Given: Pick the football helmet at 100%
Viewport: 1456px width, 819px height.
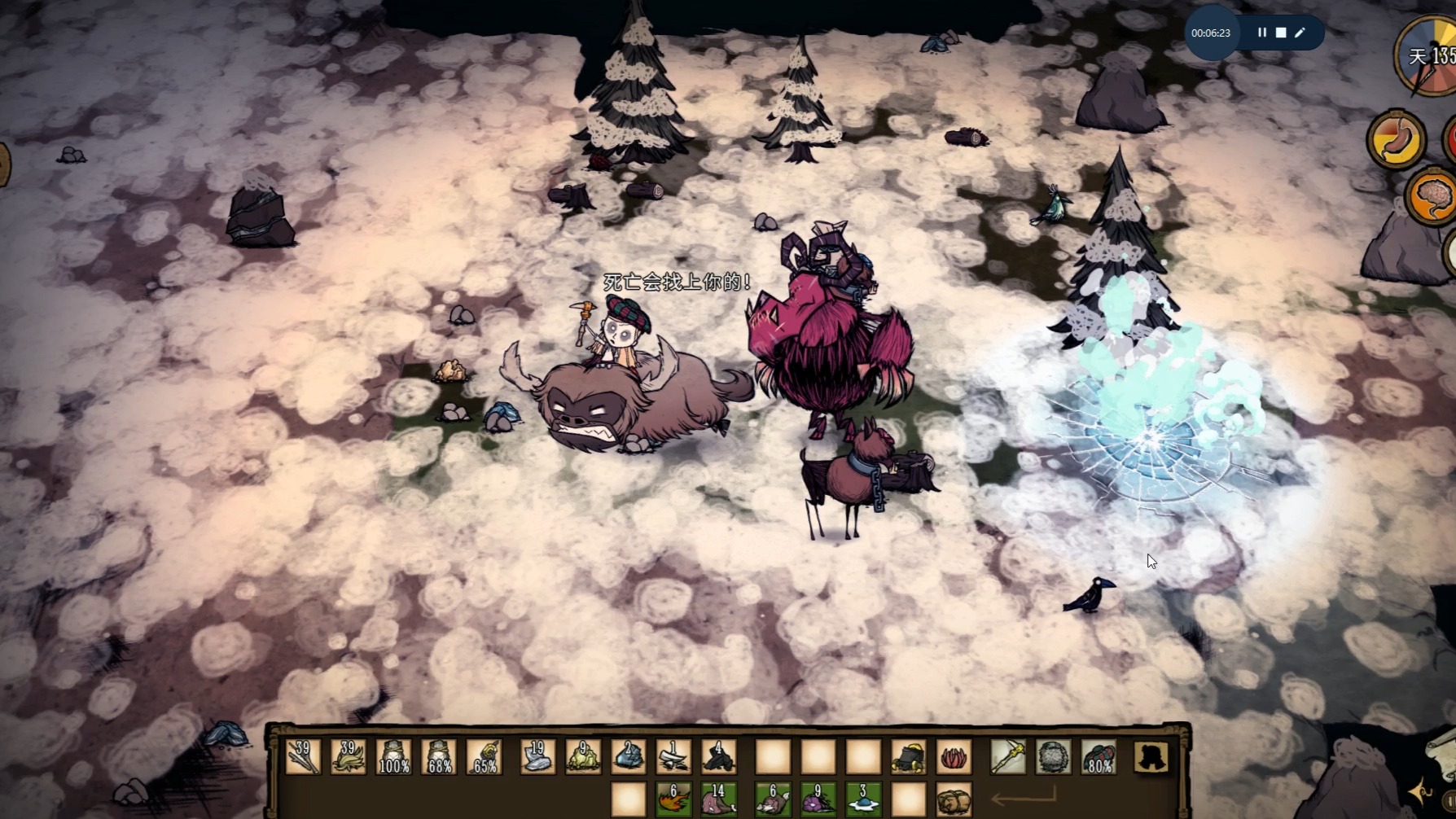Looking at the screenshot, I should click(394, 757).
